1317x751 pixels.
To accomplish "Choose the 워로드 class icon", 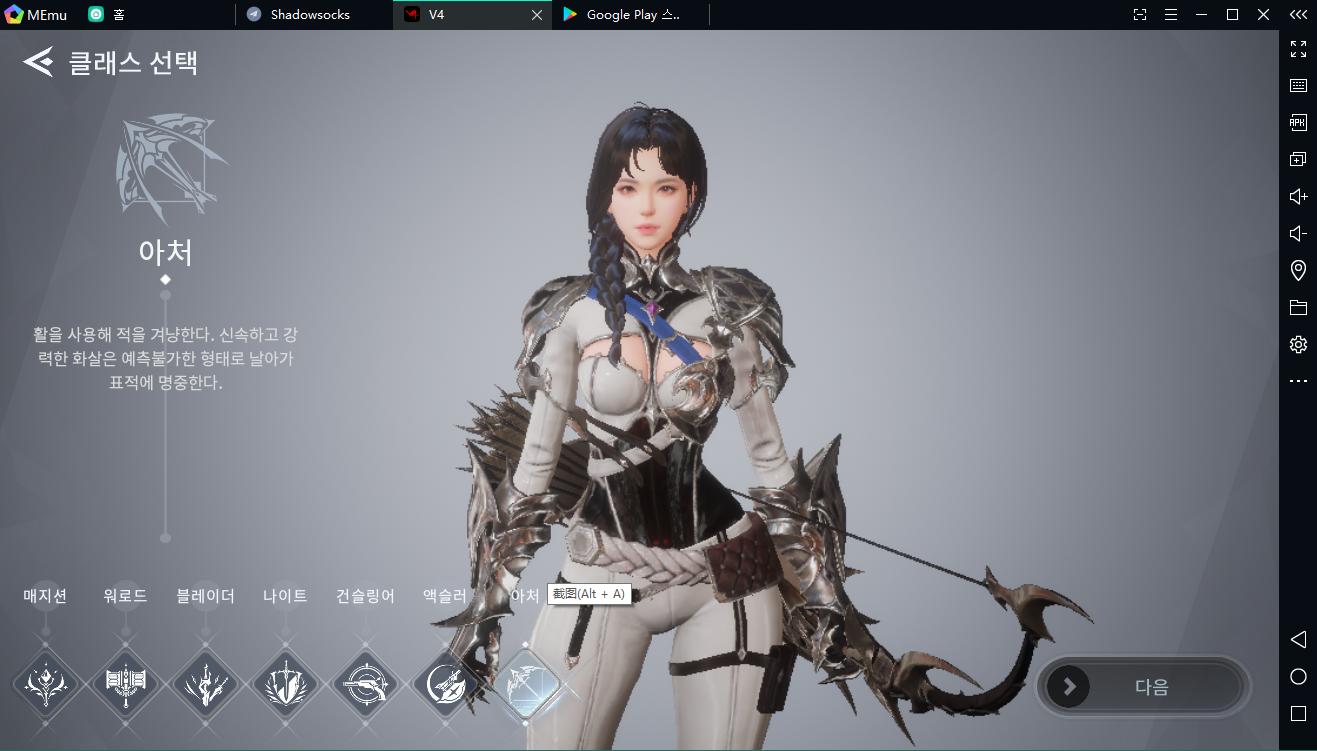I will click(x=125, y=685).
